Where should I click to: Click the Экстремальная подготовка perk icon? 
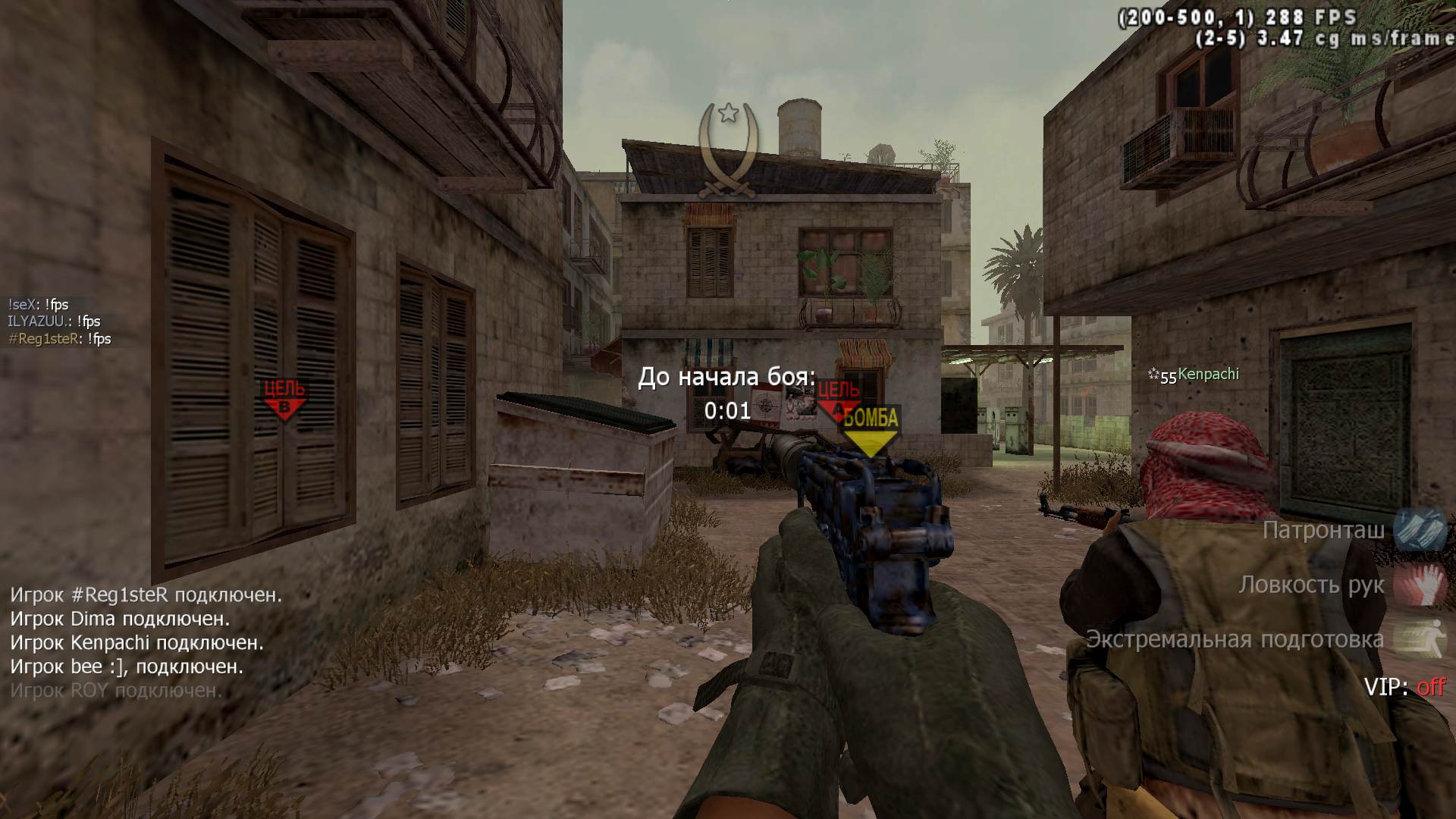tap(1420, 639)
